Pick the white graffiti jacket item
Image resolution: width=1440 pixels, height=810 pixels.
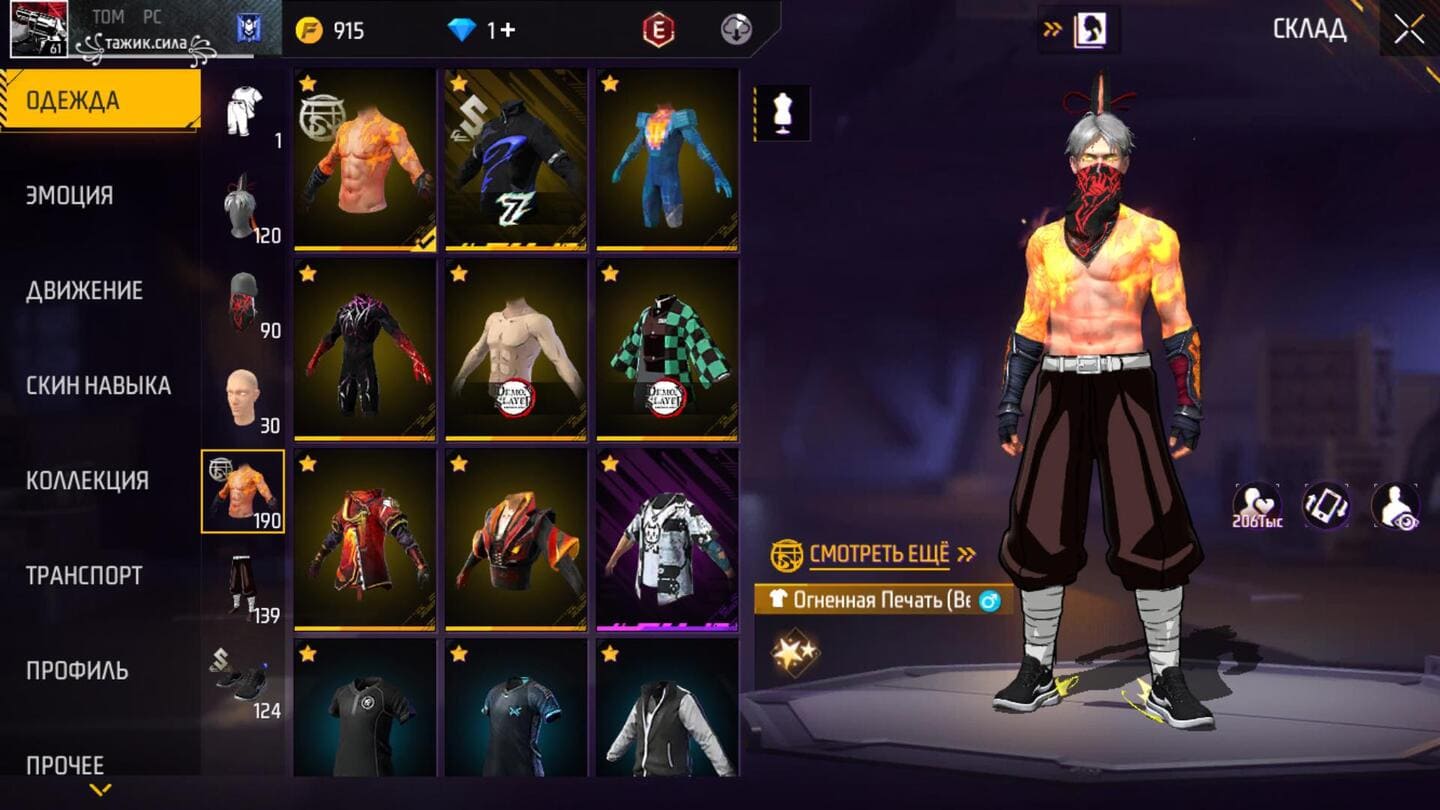coord(667,538)
